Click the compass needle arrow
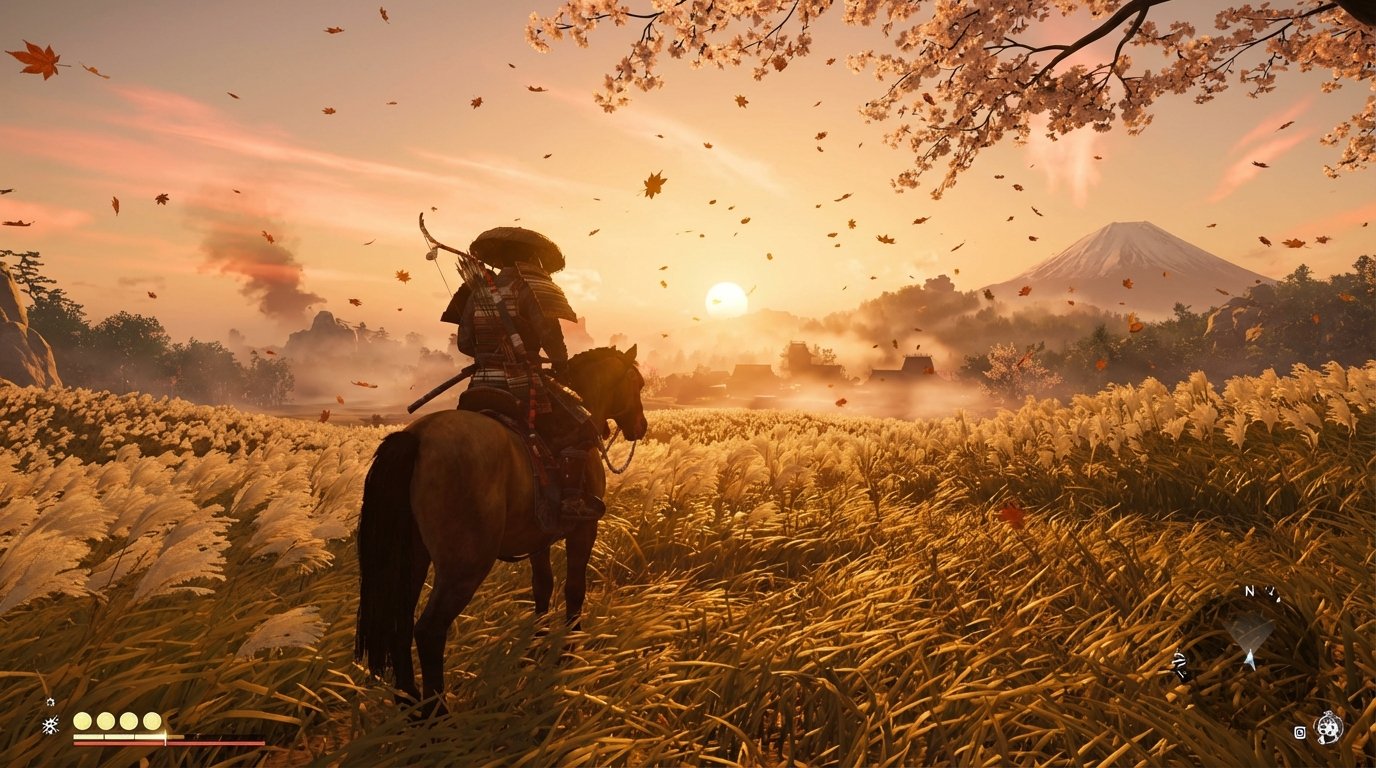The width and height of the screenshot is (1376, 768). point(1250,658)
